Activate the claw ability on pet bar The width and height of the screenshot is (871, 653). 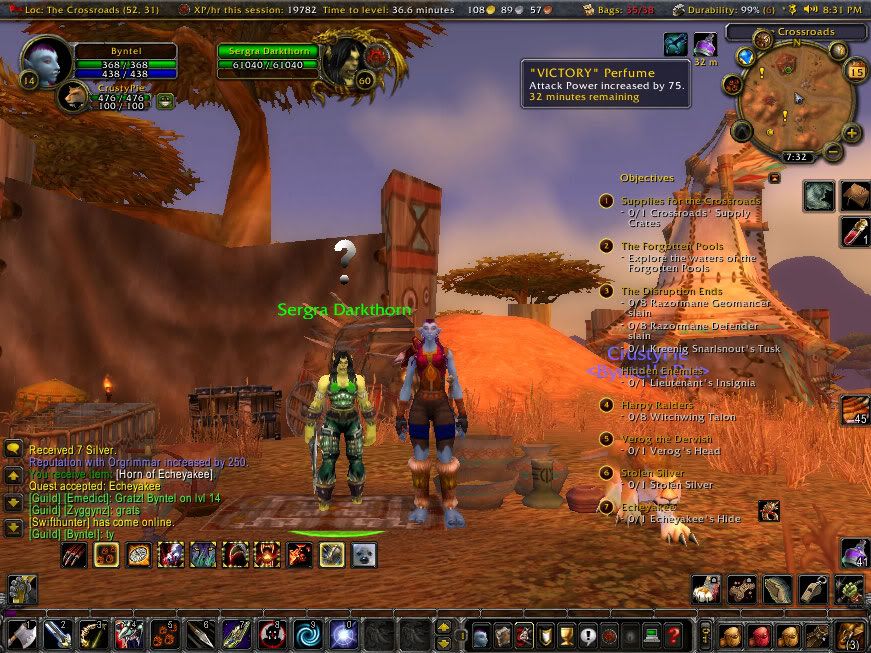pos(73,554)
